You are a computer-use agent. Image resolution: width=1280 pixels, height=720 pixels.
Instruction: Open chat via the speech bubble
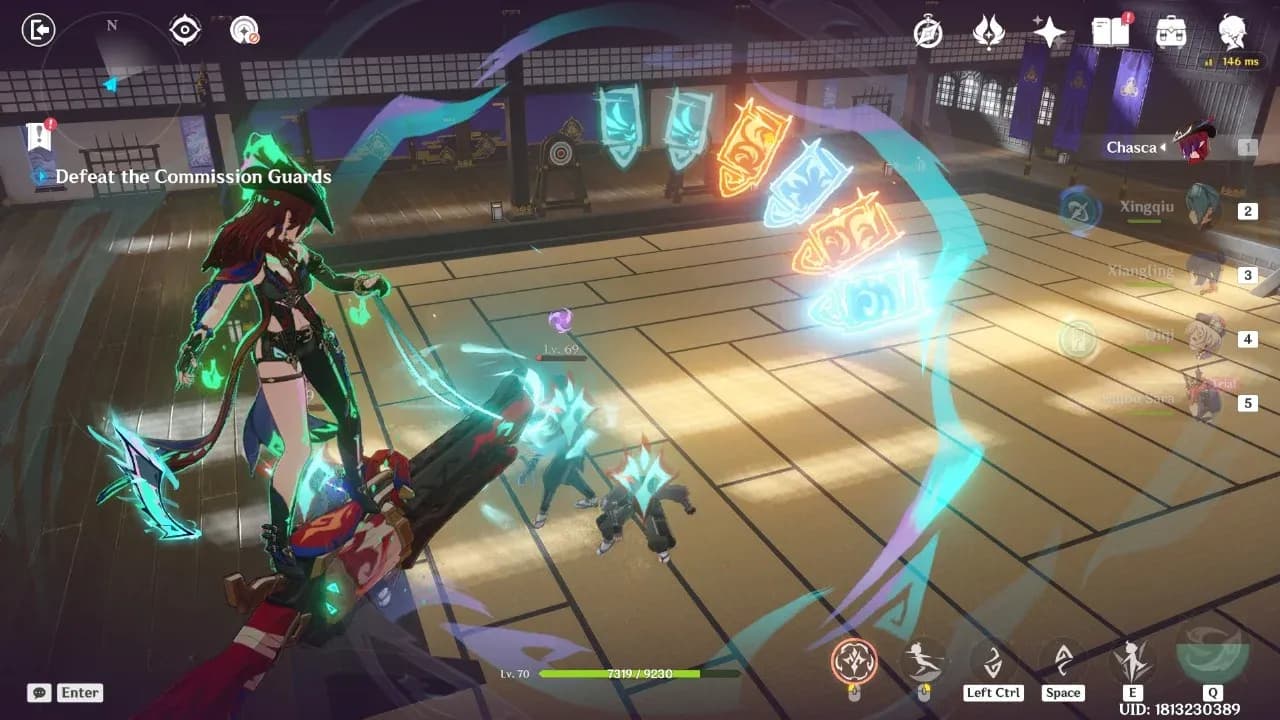[38, 692]
